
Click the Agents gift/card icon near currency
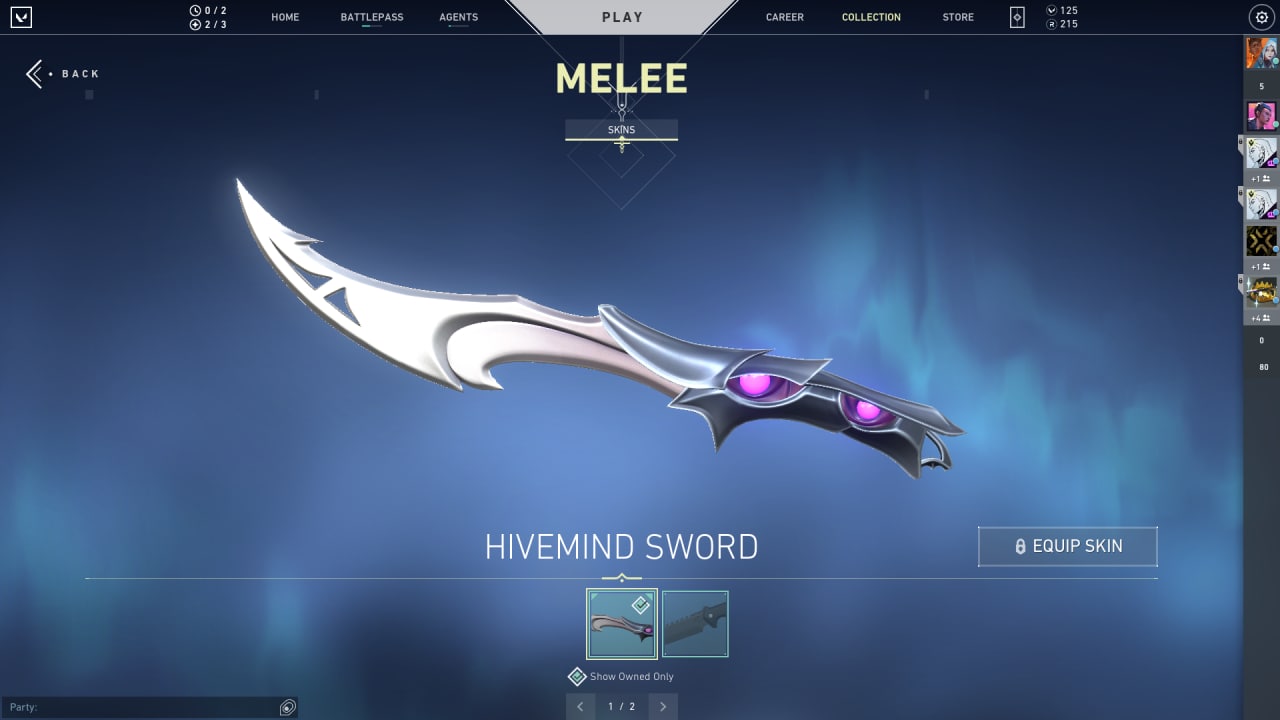1015,16
